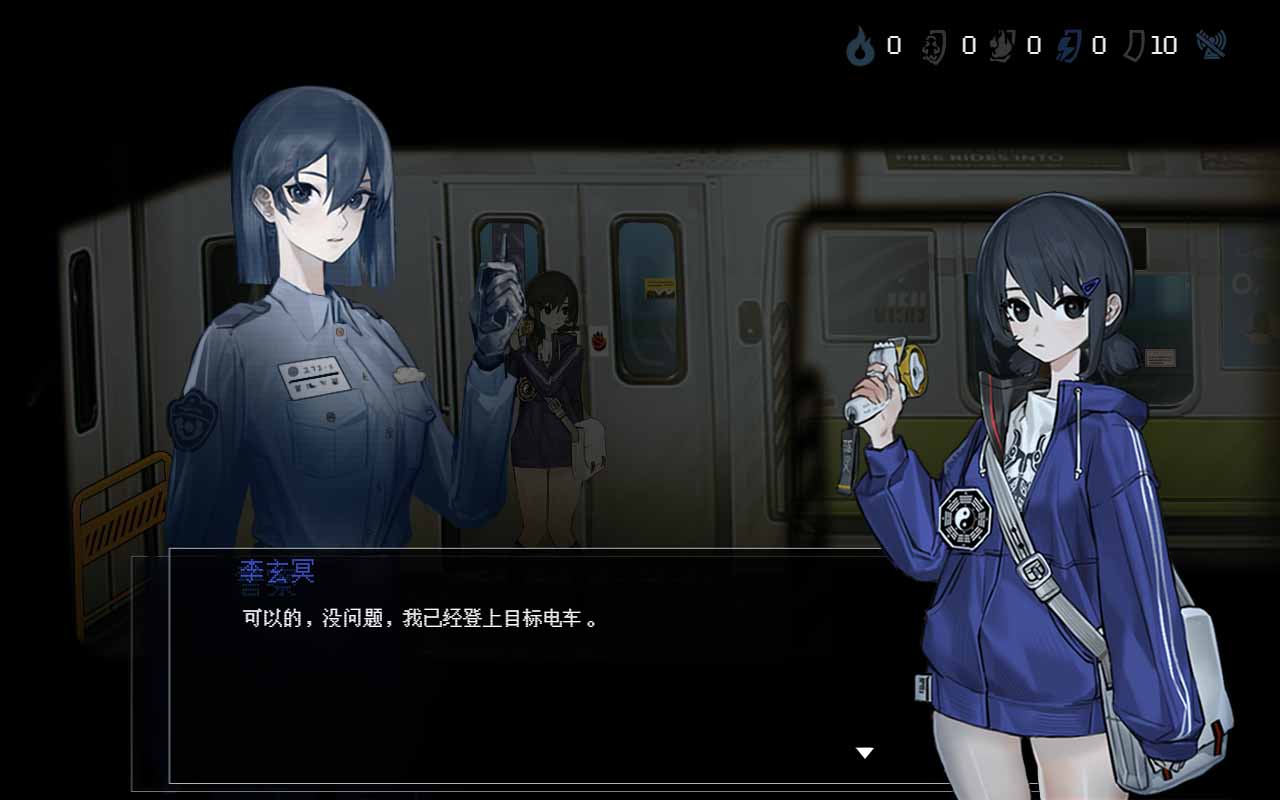Select the blue spirit flame counter icon

click(x=860, y=46)
